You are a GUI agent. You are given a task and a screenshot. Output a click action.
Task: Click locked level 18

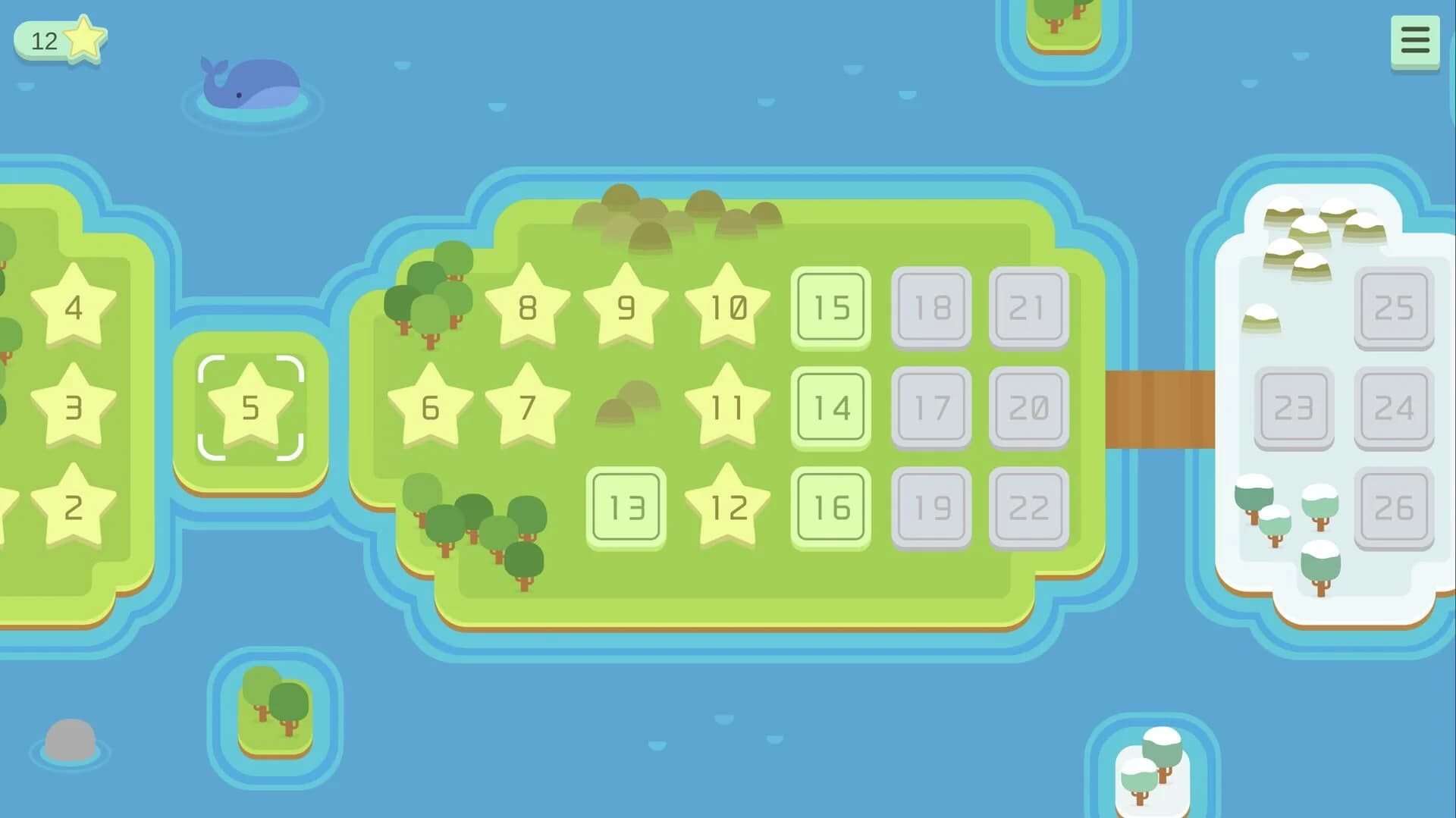click(930, 307)
